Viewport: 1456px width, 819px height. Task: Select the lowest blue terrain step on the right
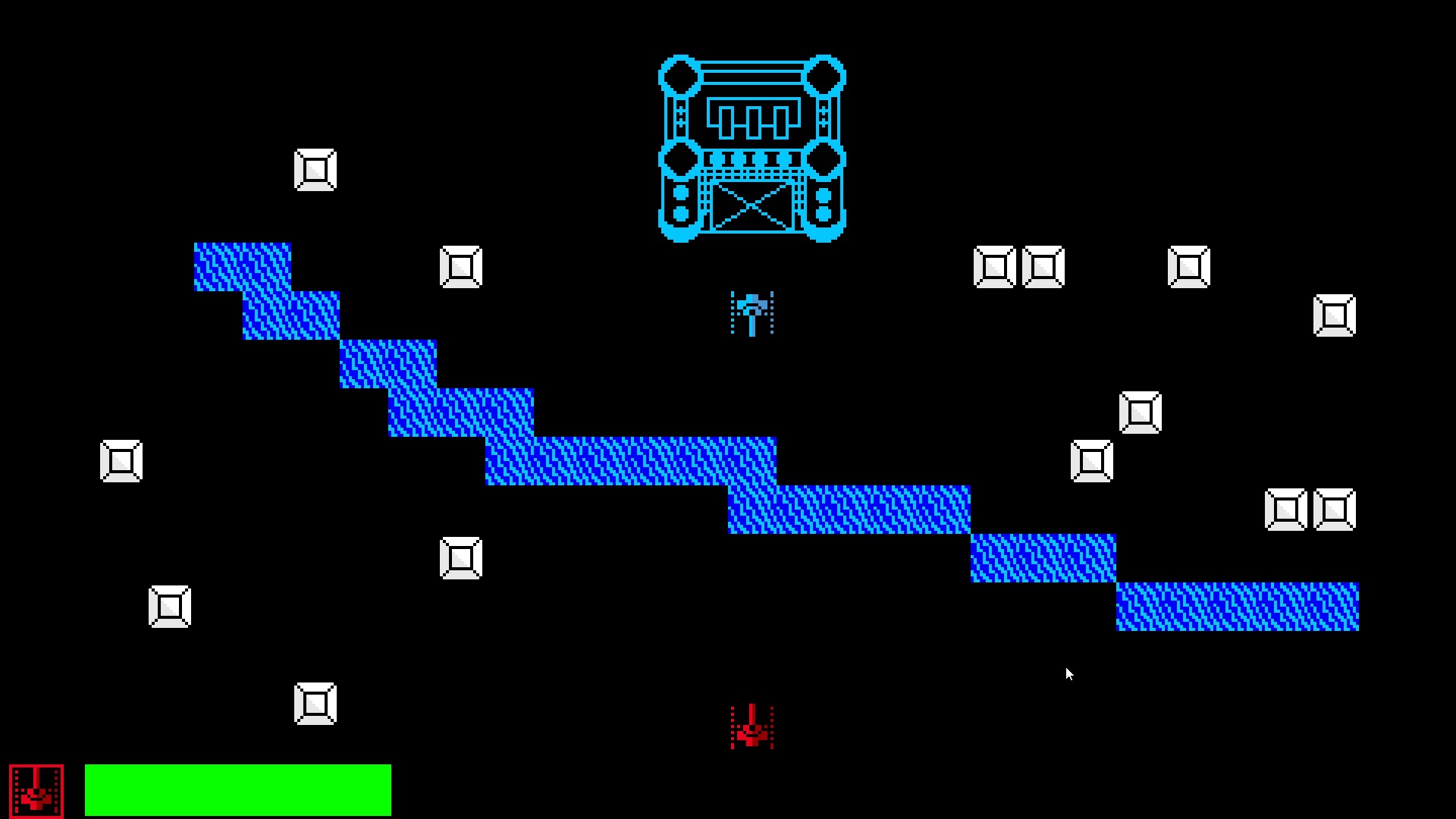click(x=1236, y=607)
